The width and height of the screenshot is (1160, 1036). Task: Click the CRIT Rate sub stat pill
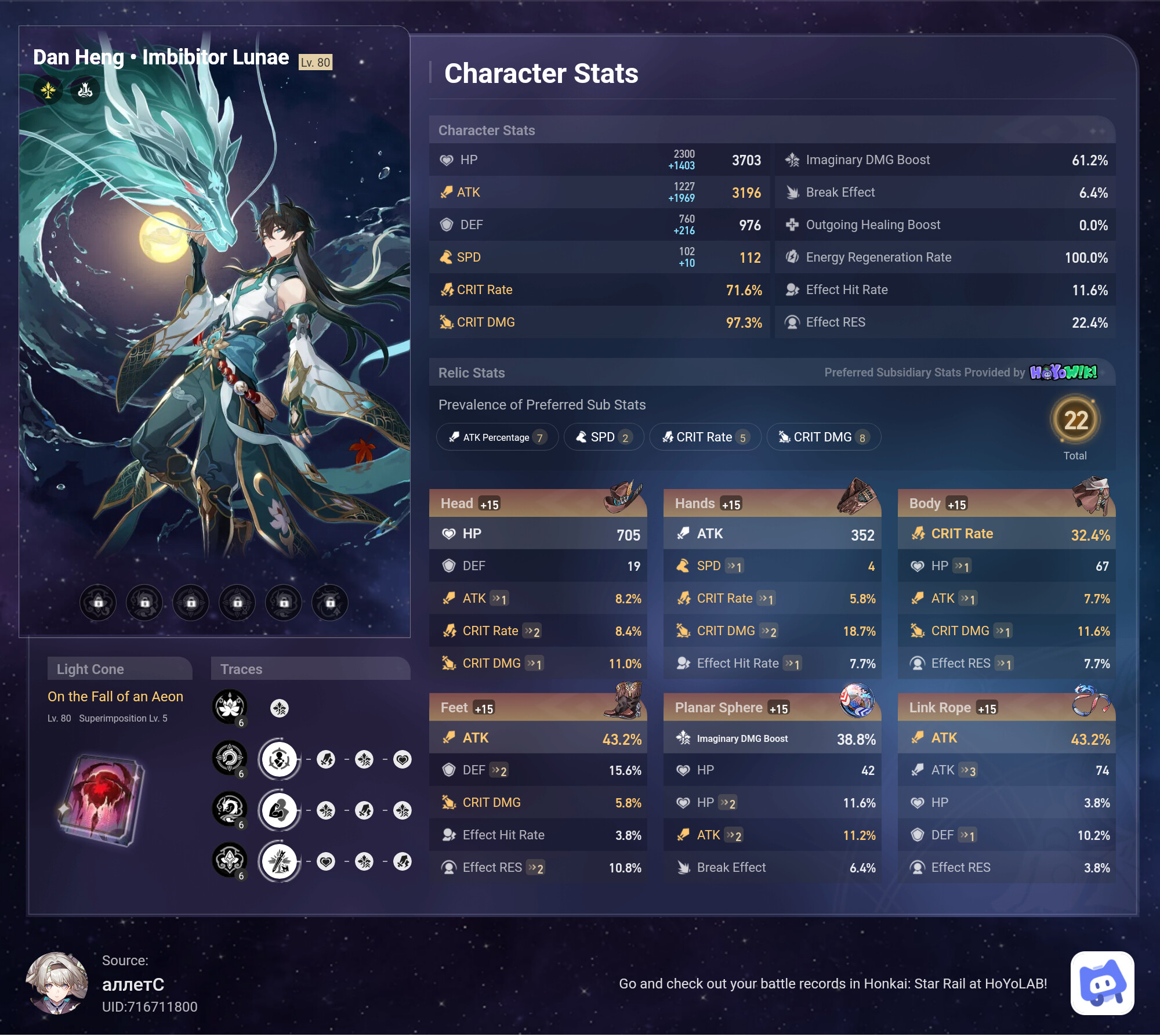tap(705, 437)
